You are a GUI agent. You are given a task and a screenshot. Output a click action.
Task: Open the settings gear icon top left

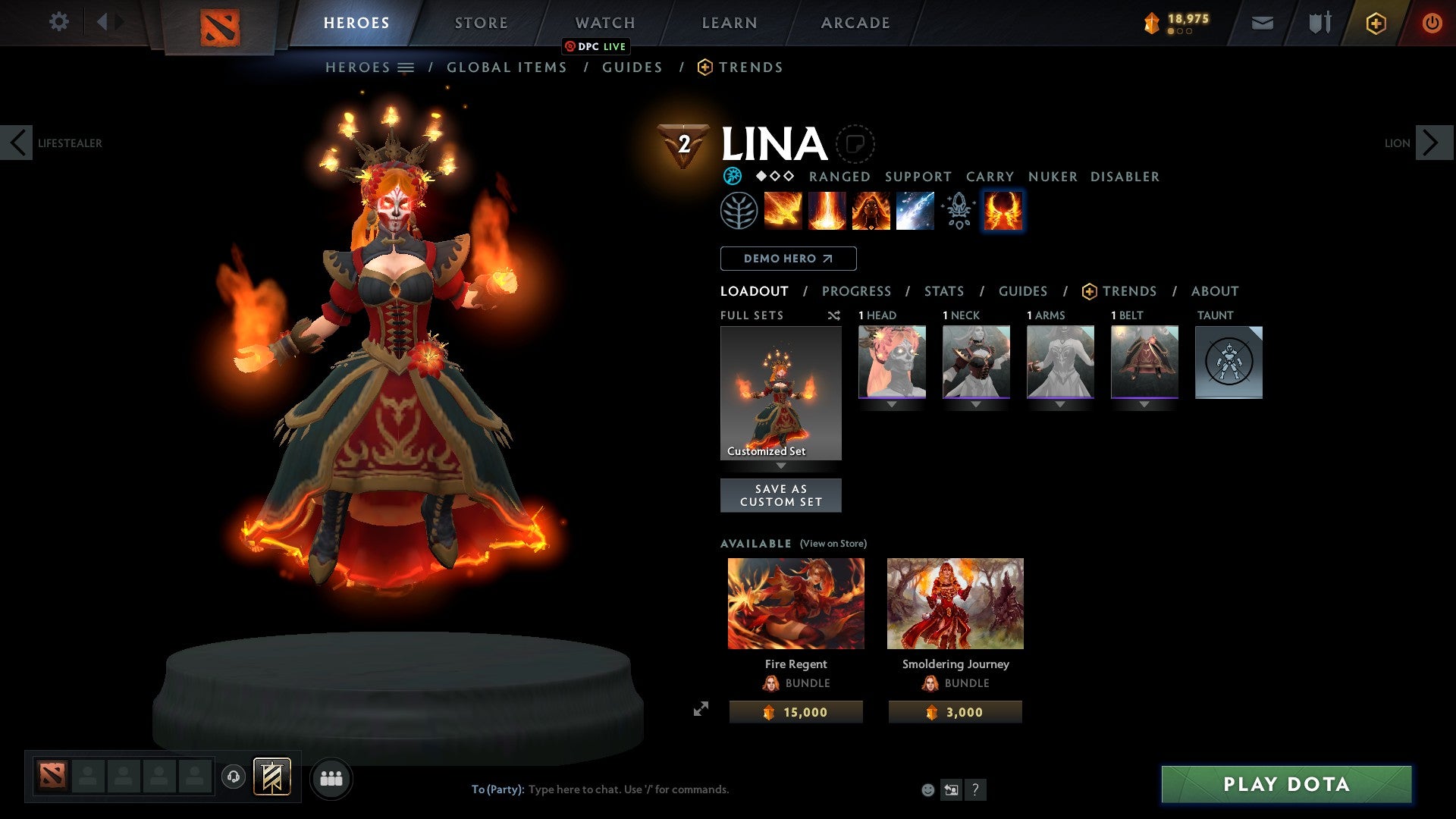click(59, 22)
